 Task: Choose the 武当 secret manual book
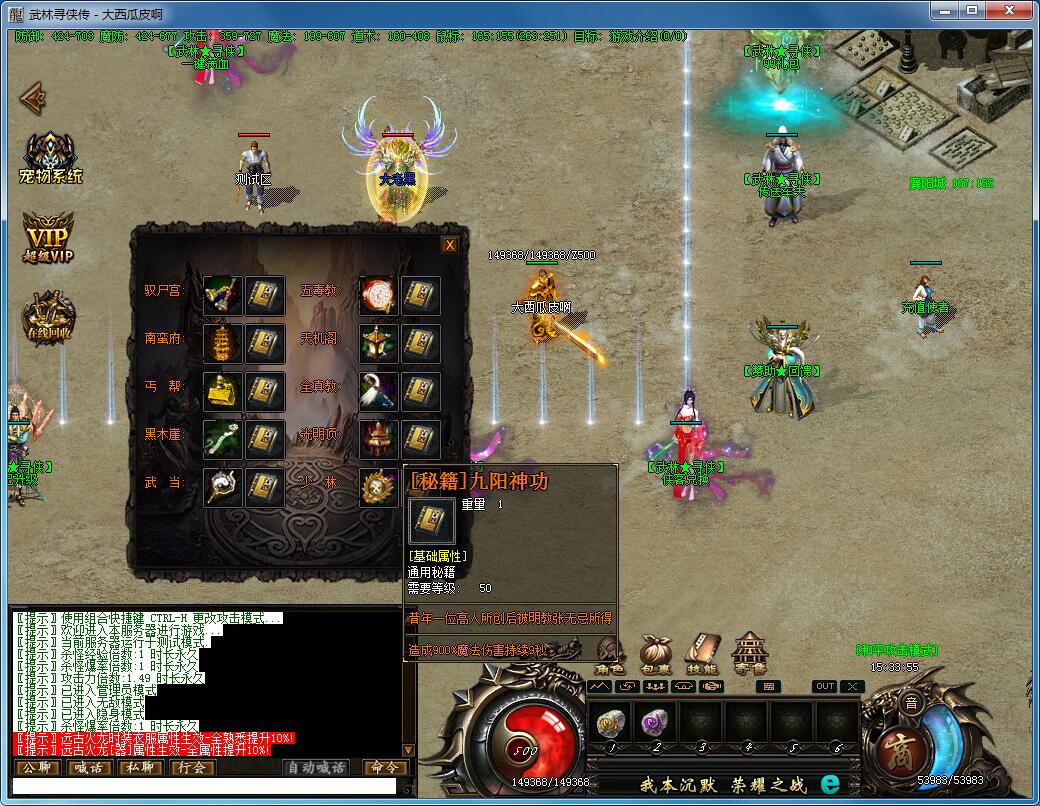265,487
